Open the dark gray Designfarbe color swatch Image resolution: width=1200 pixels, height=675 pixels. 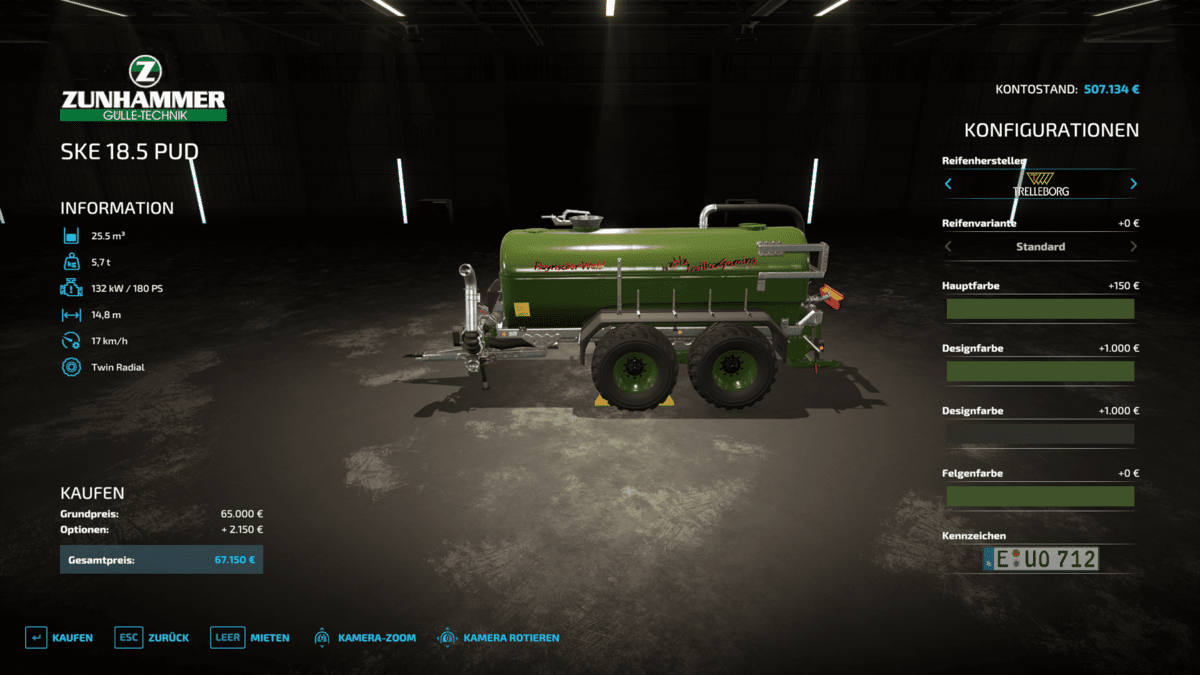tap(1040, 434)
